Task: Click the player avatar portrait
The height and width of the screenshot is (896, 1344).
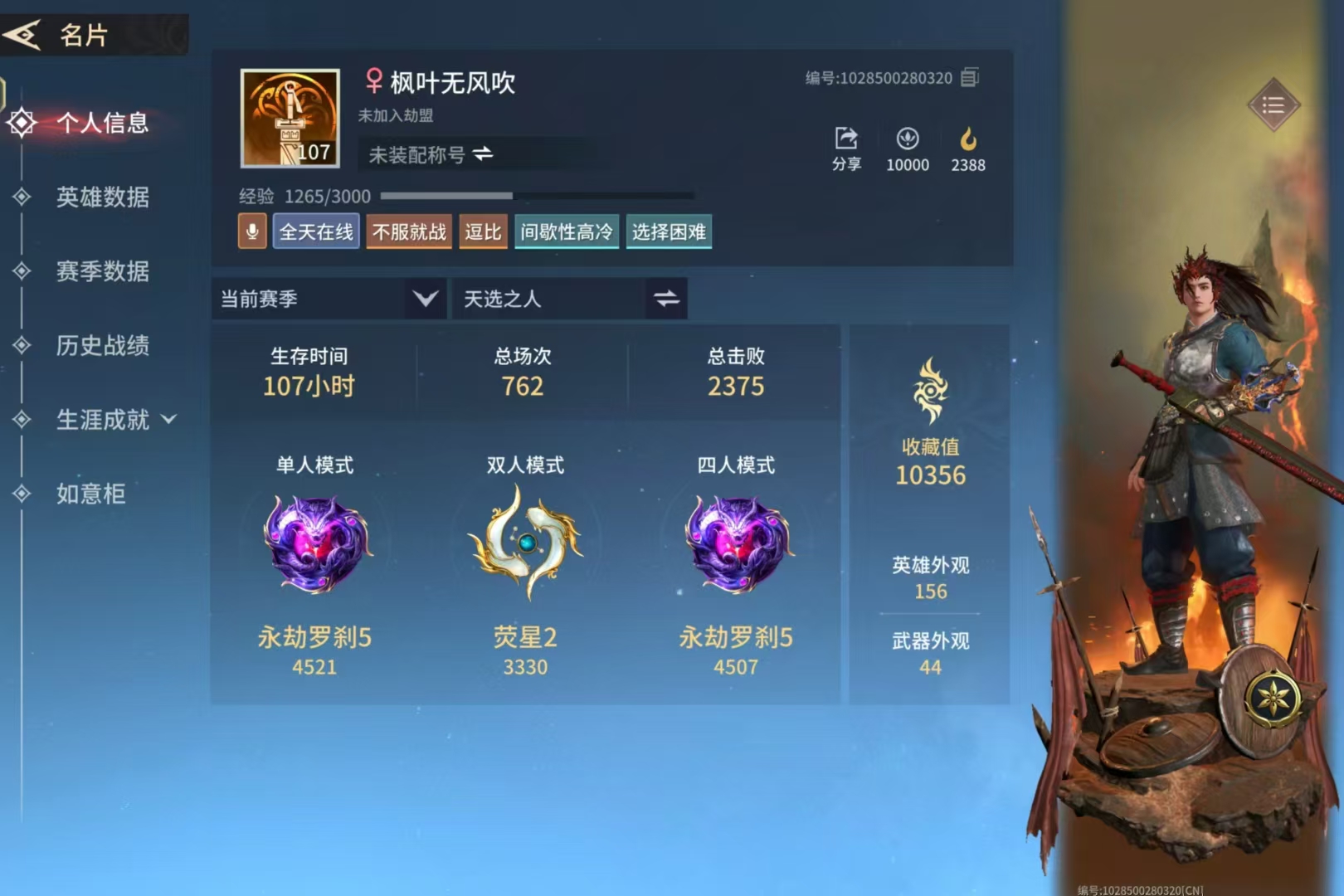Action: pyautogui.click(x=290, y=118)
